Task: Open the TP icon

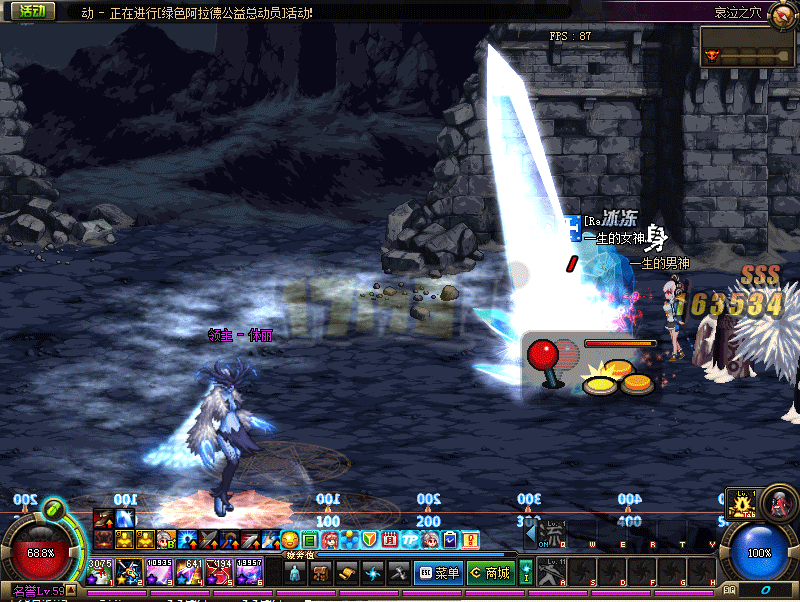Action: pos(410,540)
